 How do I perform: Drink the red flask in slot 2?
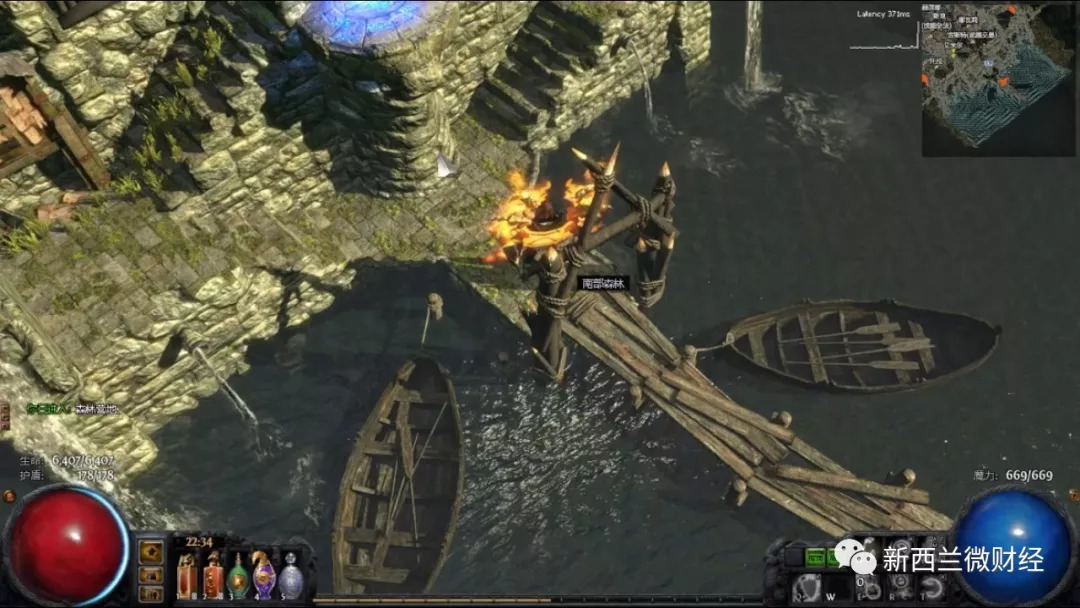click(x=213, y=575)
